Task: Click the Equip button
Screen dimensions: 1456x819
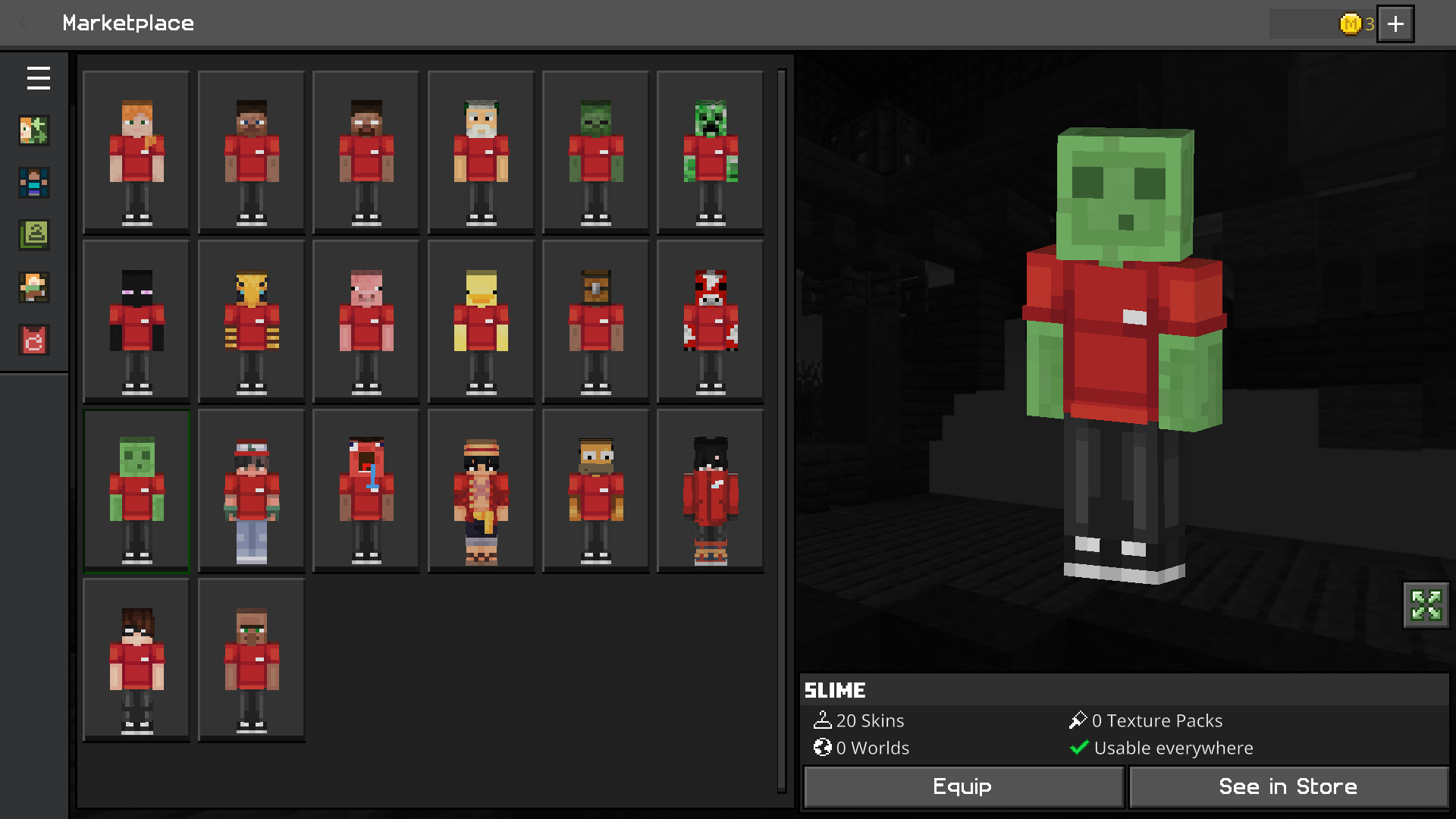Action: (962, 786)
